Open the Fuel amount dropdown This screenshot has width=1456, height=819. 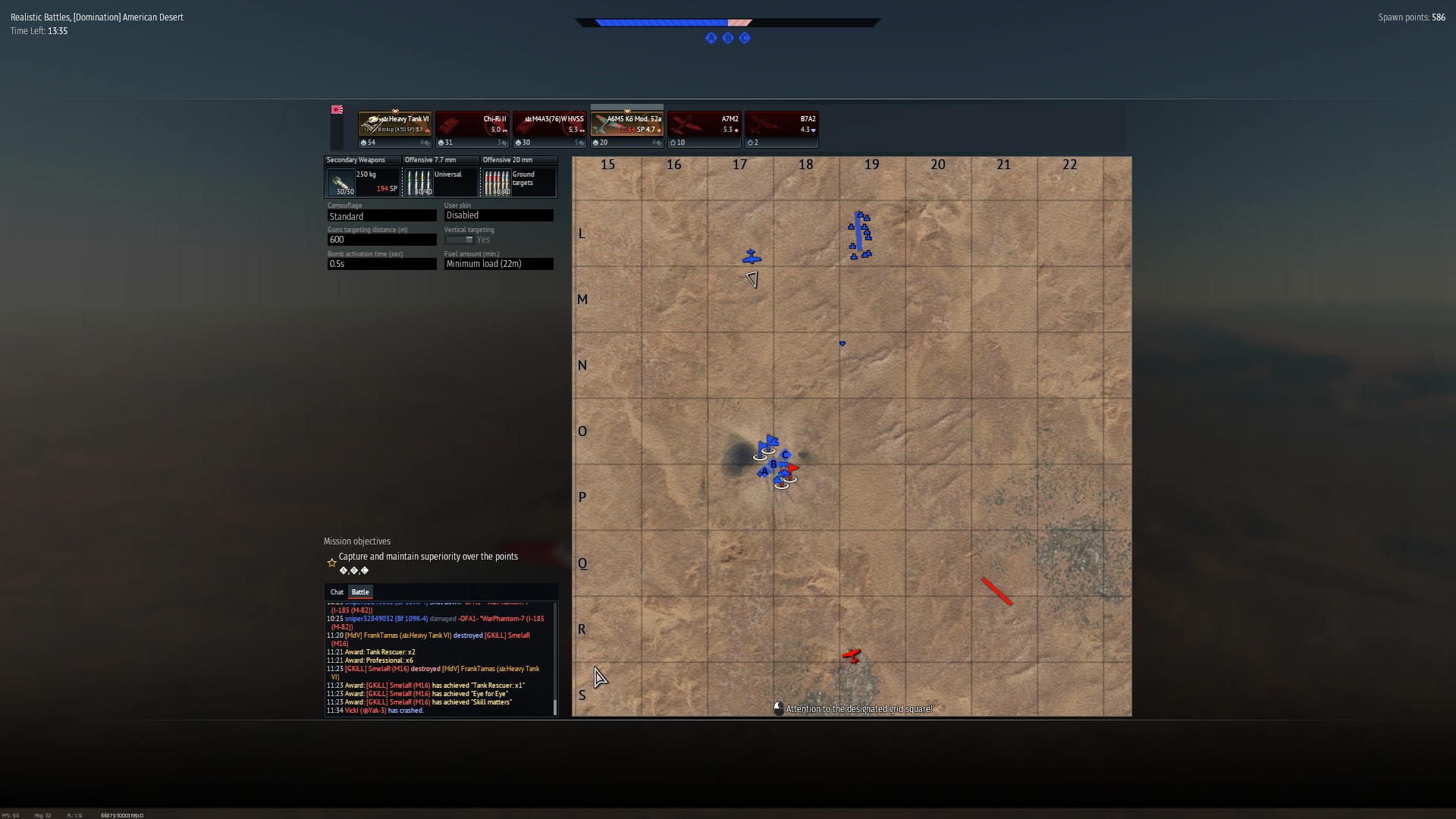coord(498,264)
